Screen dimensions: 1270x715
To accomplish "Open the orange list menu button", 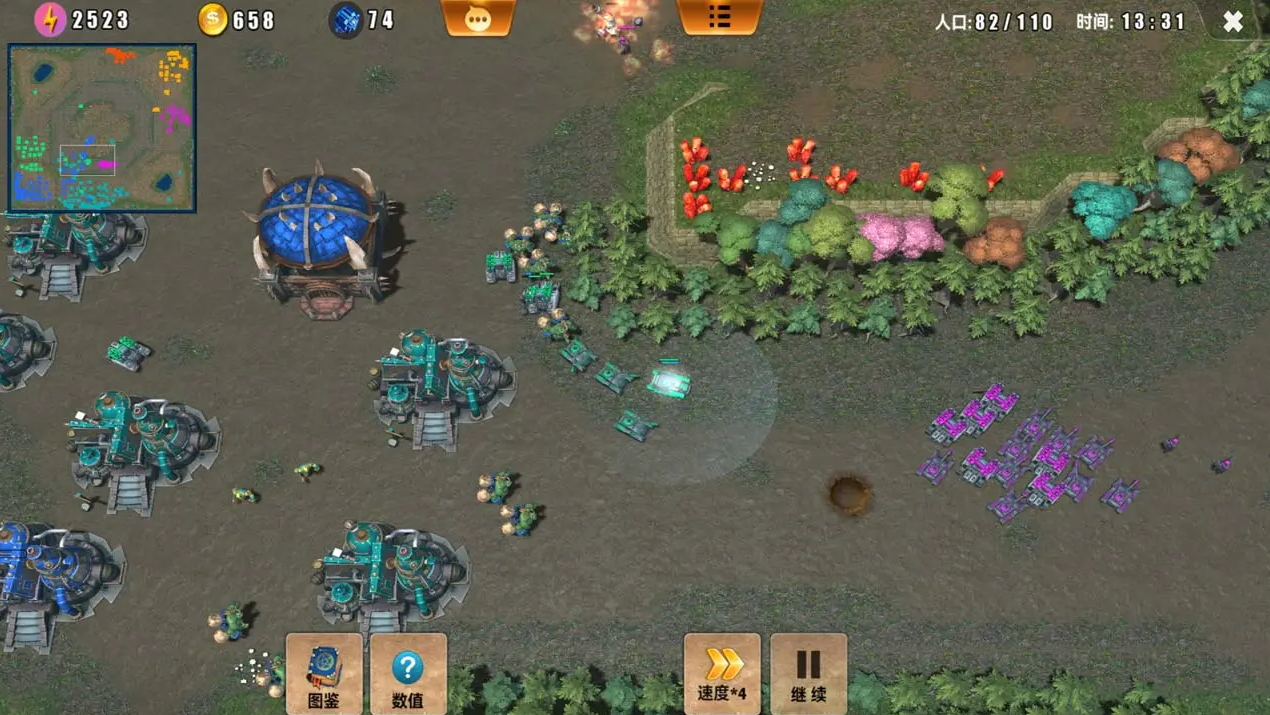I will [x=719, y=17].
